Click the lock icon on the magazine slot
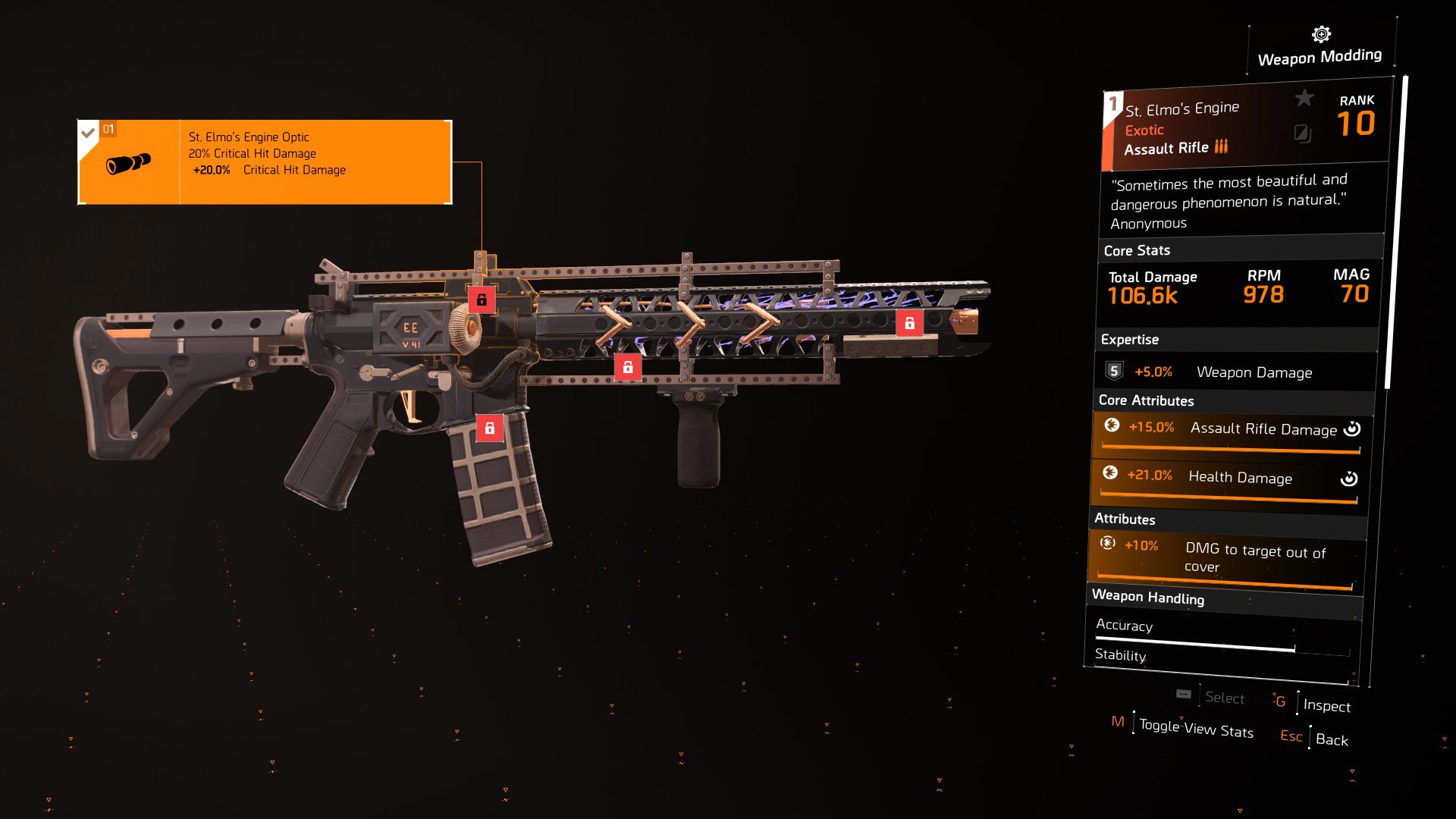This screenshot has height=819, width=1456. point(490,426)
